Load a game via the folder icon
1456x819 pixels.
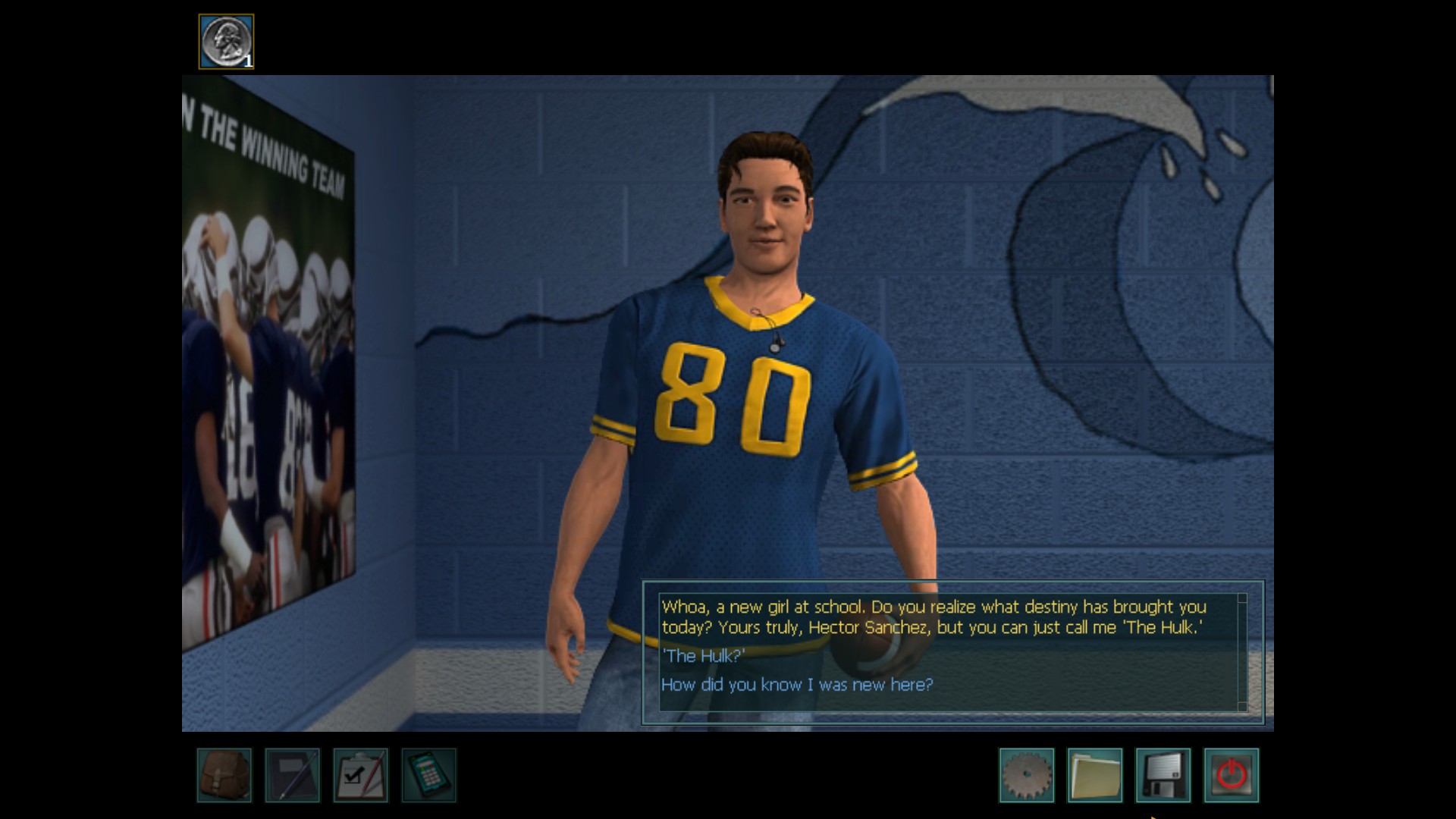1095,775
